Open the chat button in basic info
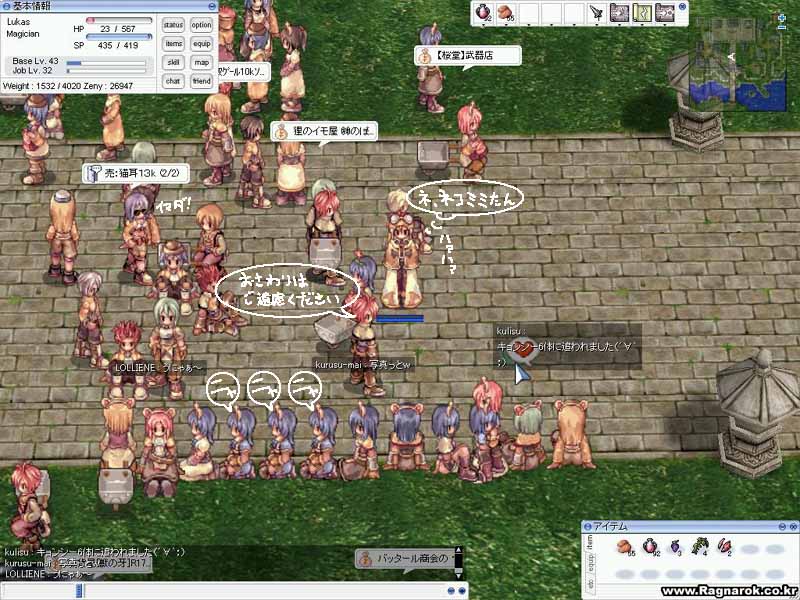This screenshot has width=800, height=600. 174,80
